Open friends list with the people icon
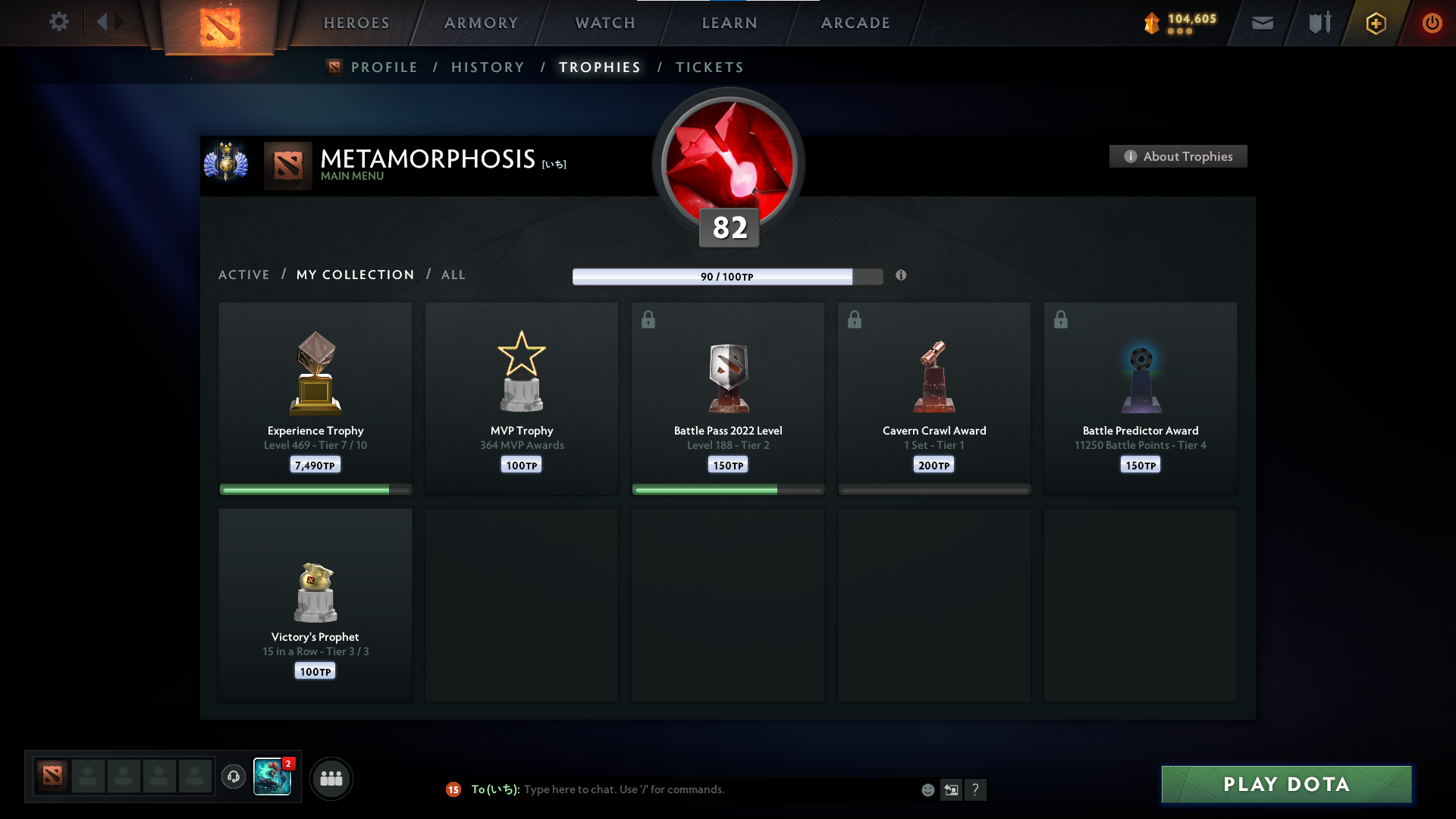This screenshot has height=819, width=1456. click(331, 778)
